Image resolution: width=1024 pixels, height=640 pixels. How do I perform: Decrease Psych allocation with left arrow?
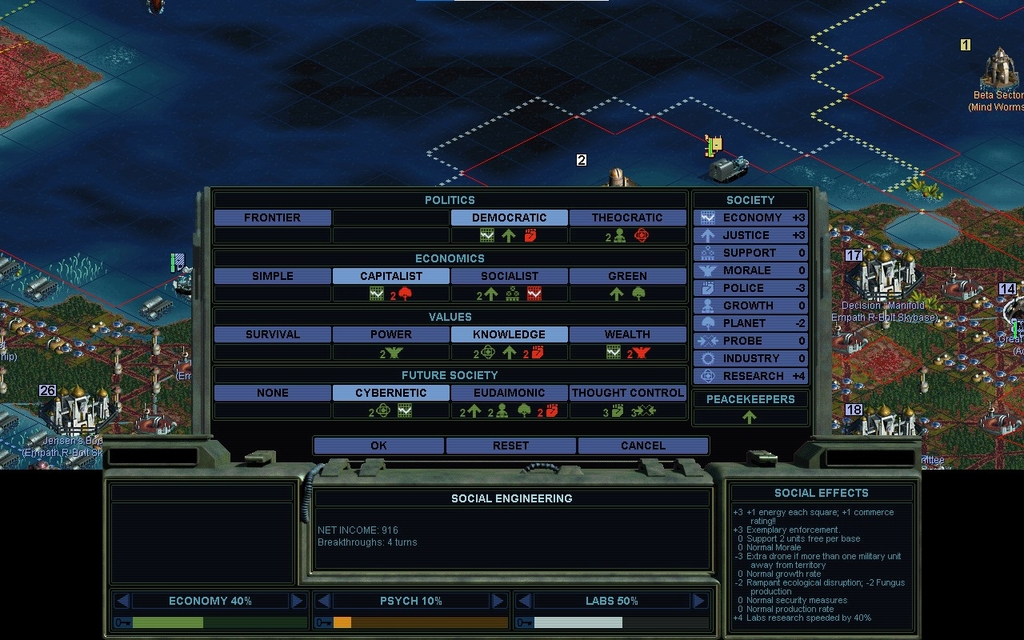tap(322, 601)
